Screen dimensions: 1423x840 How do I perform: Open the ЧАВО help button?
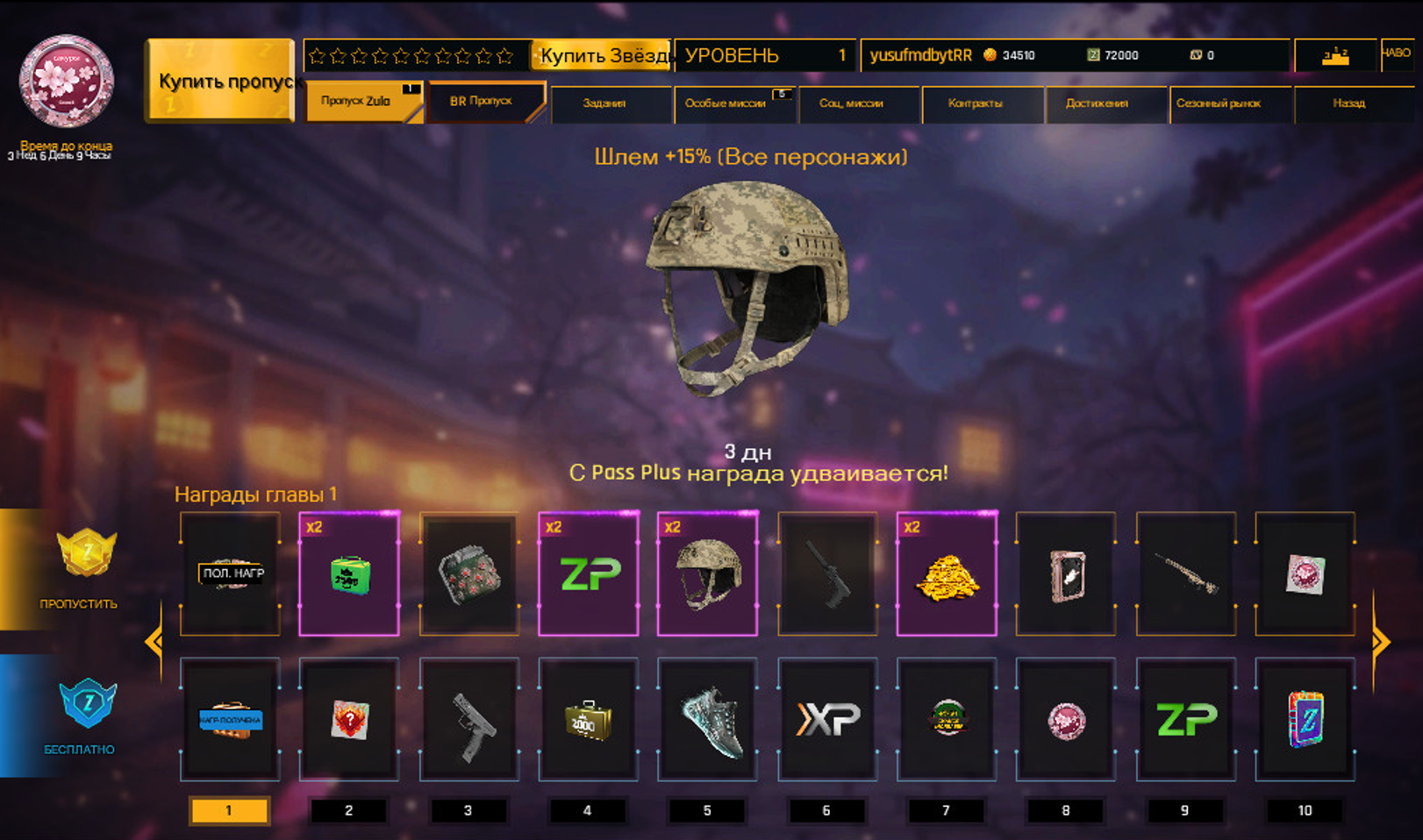click(1397, 53)
